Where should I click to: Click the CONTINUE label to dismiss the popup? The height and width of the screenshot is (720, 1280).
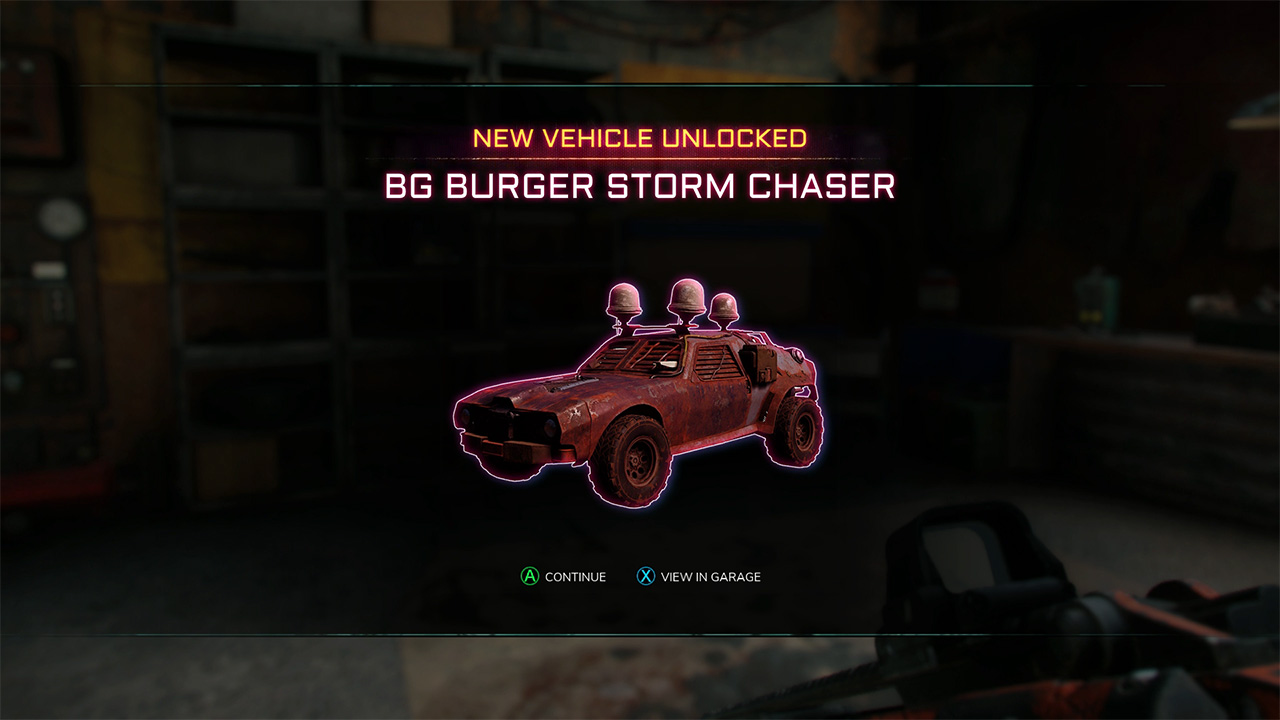(x=578, y=576)
